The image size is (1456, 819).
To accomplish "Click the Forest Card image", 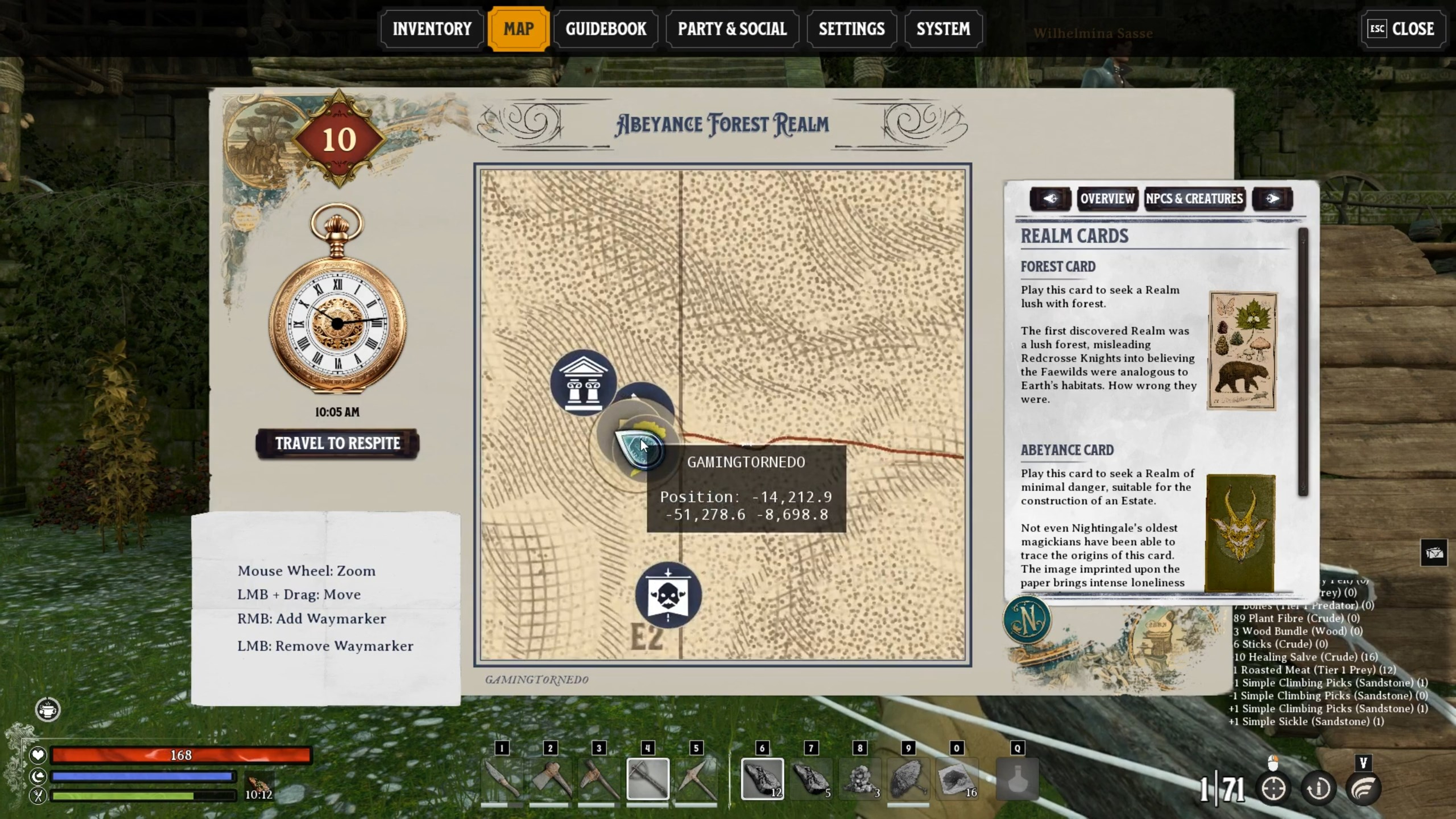I will [1242, 350].
